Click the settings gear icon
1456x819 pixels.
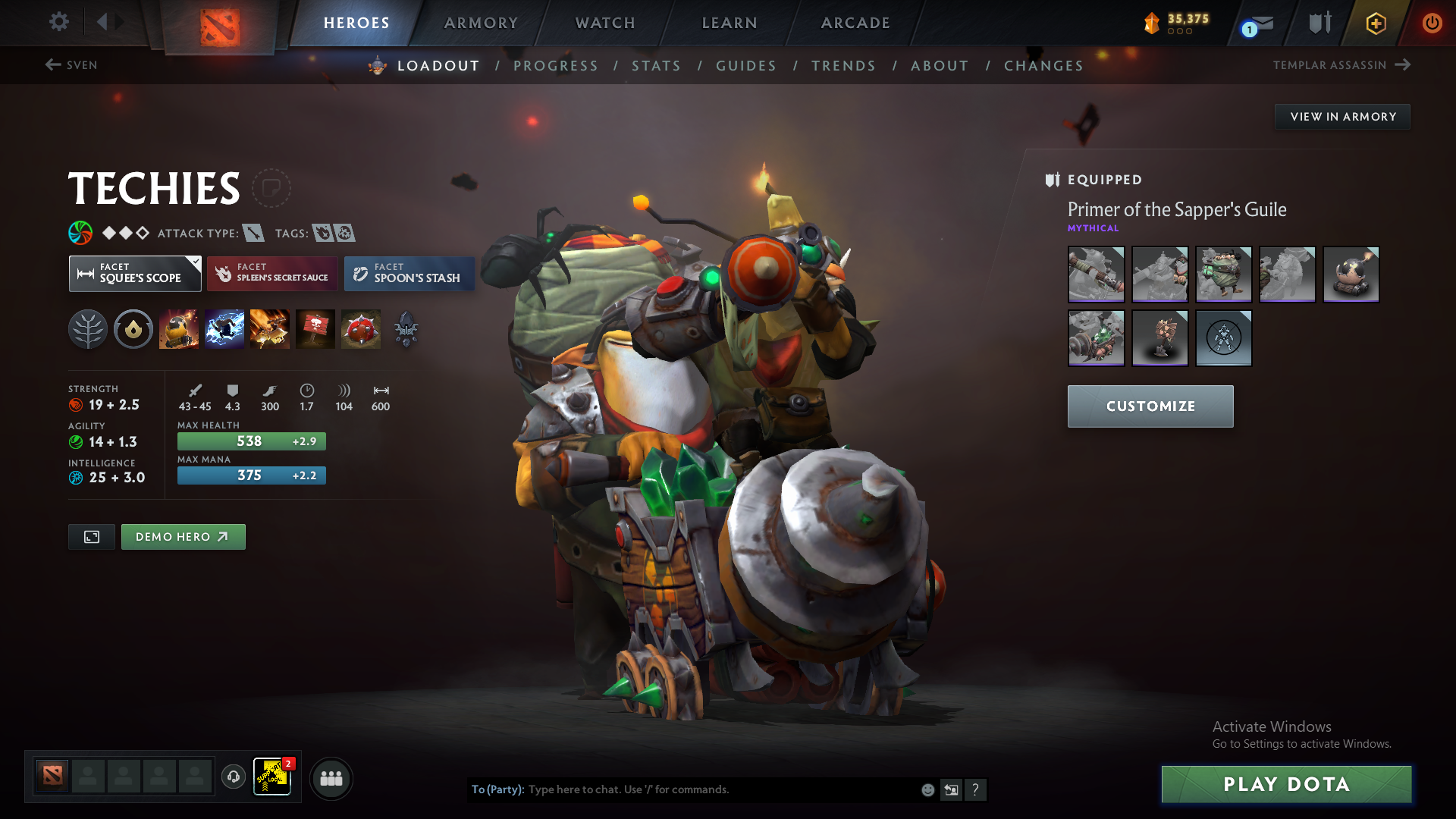coord(59,23)
